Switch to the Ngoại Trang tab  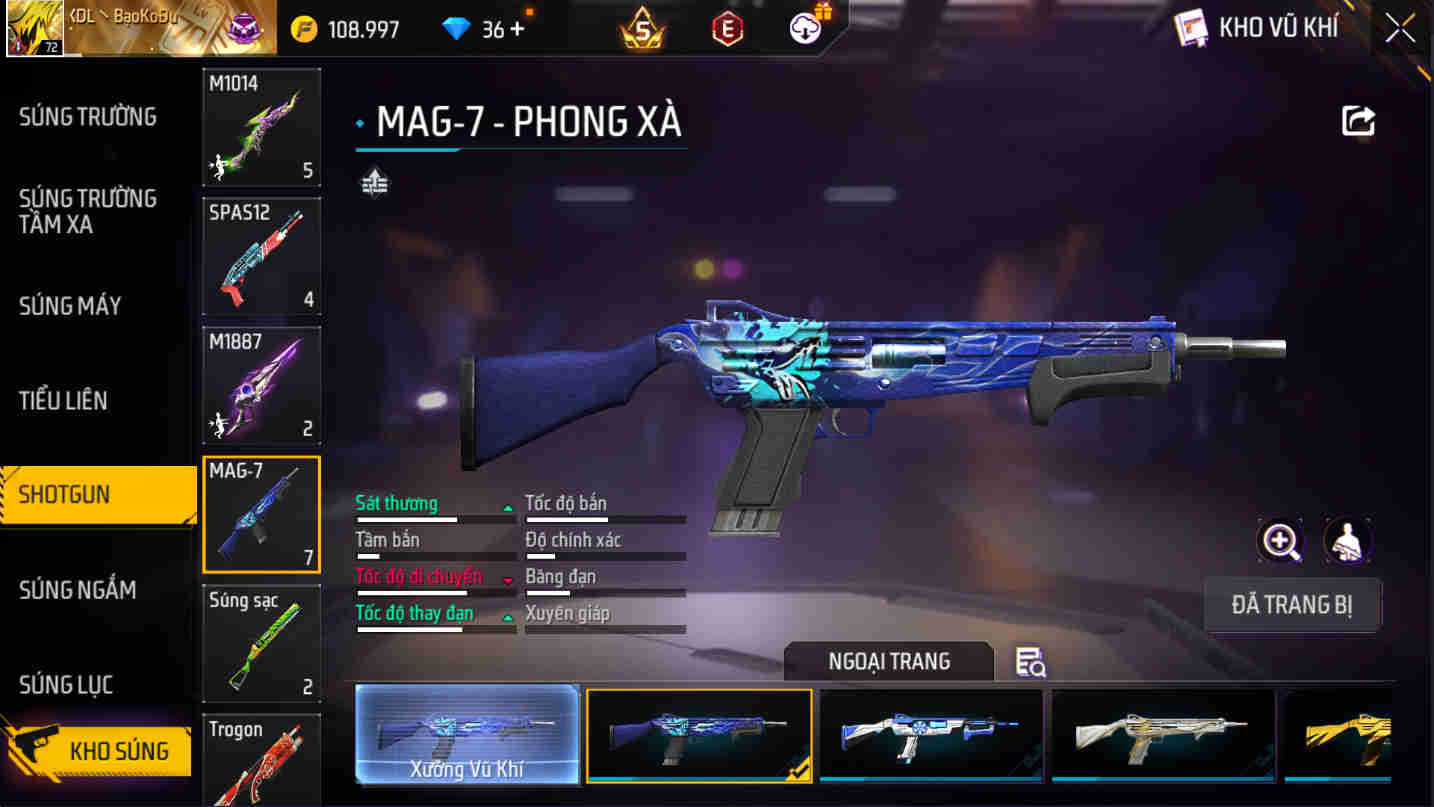(x=888, y=661)
